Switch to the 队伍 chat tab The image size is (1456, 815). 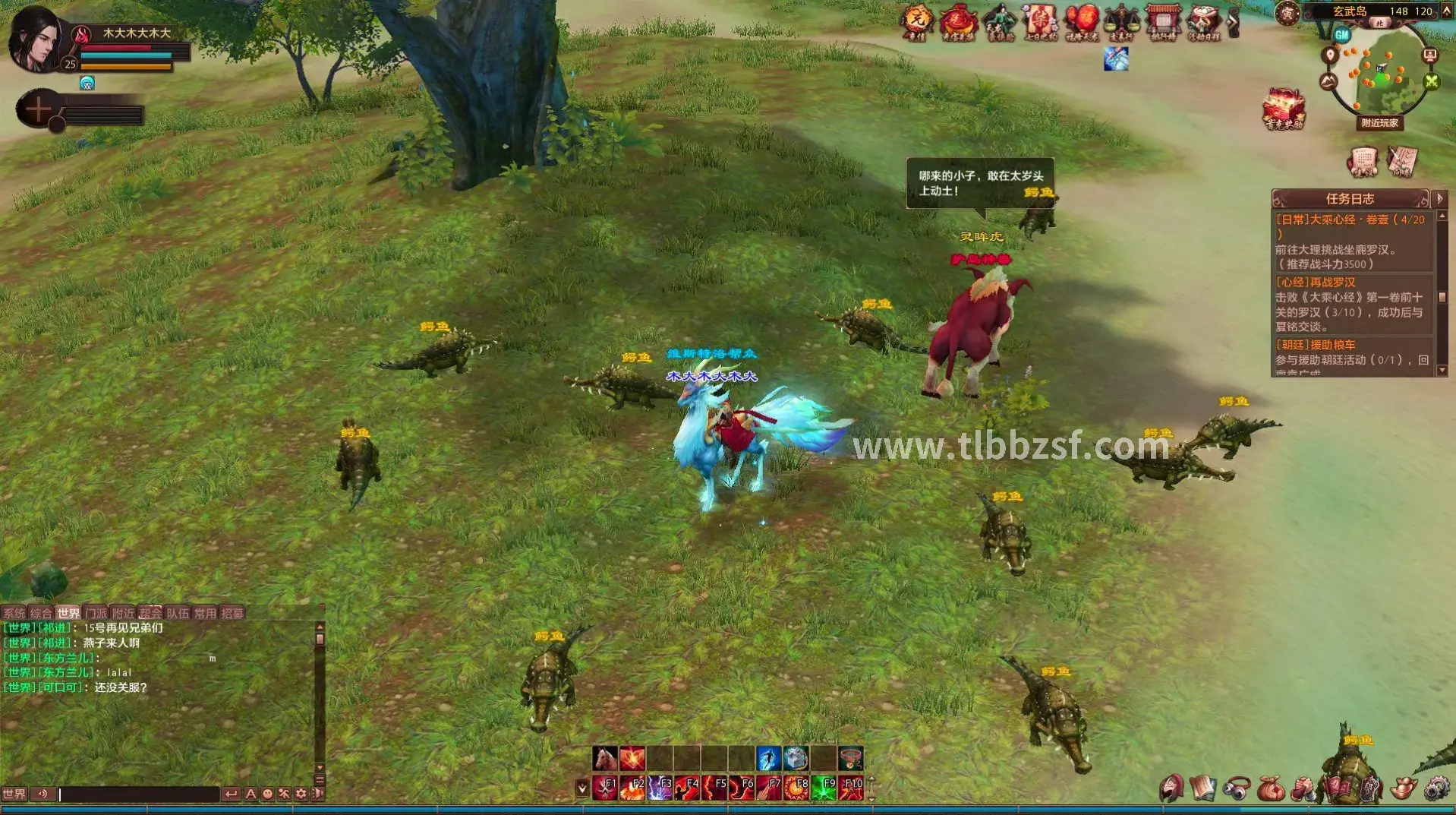[x=178, y=613]
